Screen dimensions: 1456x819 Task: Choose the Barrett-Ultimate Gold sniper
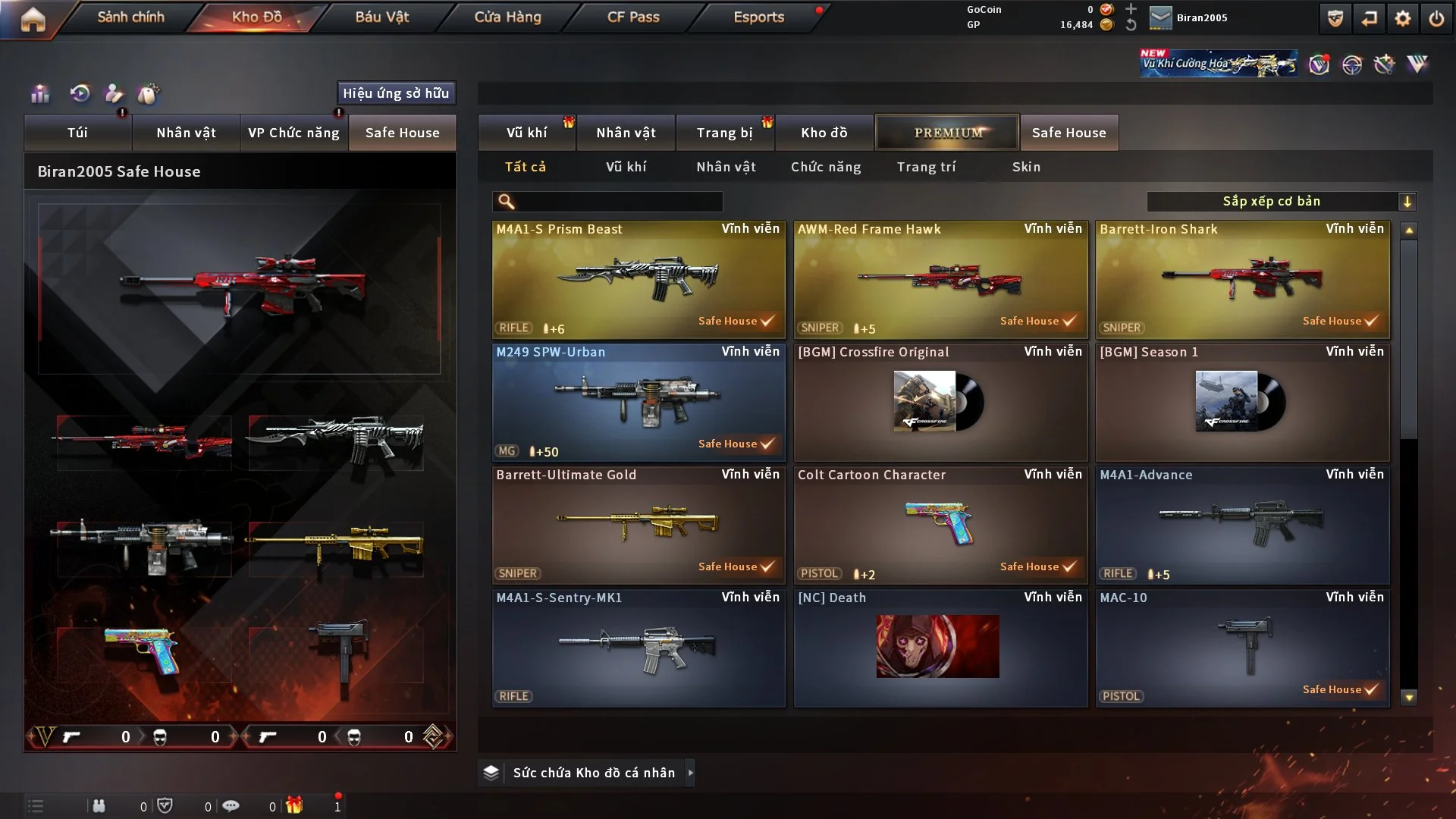pyautogui.click(x=639, y=525)
